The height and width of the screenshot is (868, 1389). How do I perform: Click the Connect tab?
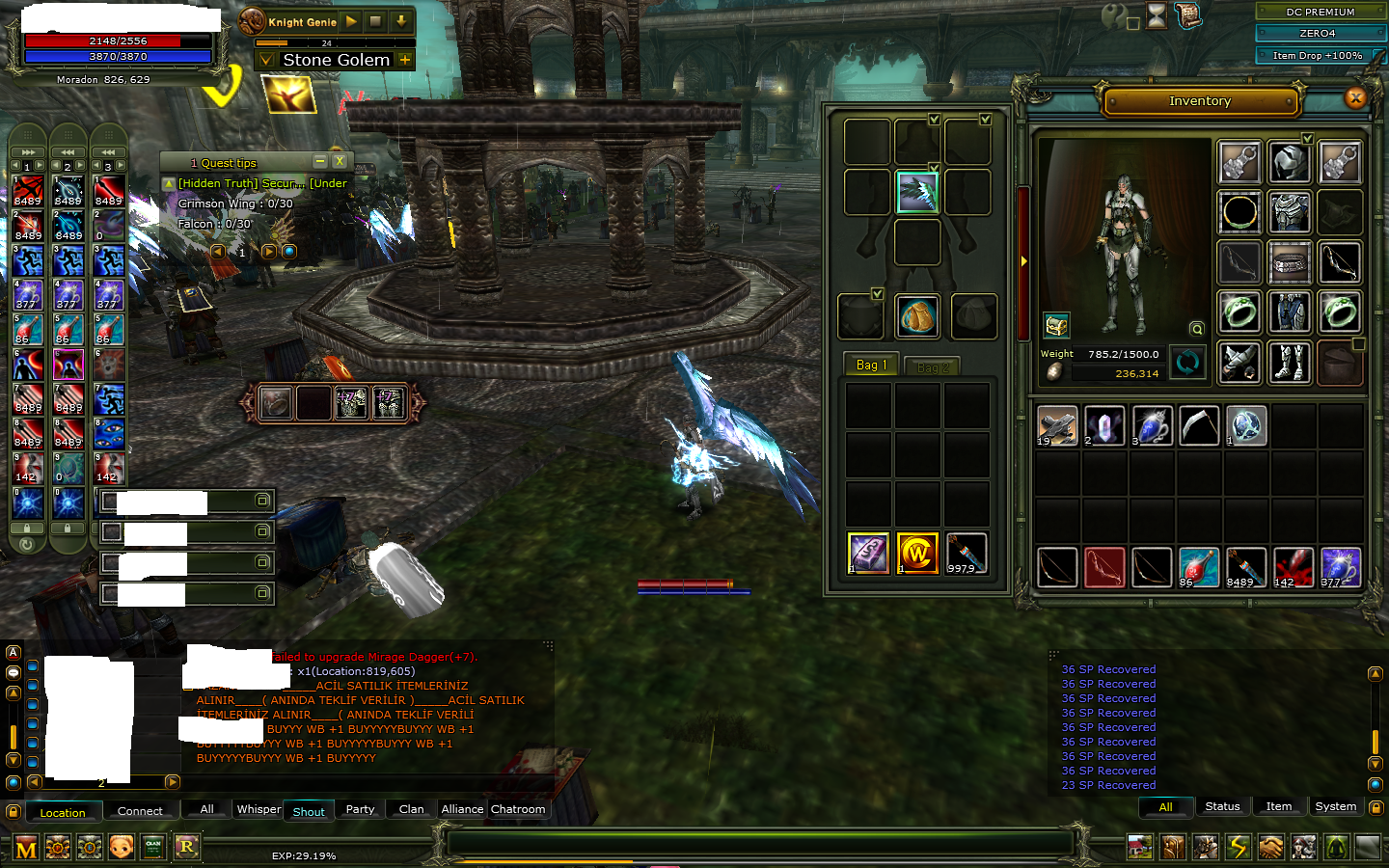tap(140, 811)
